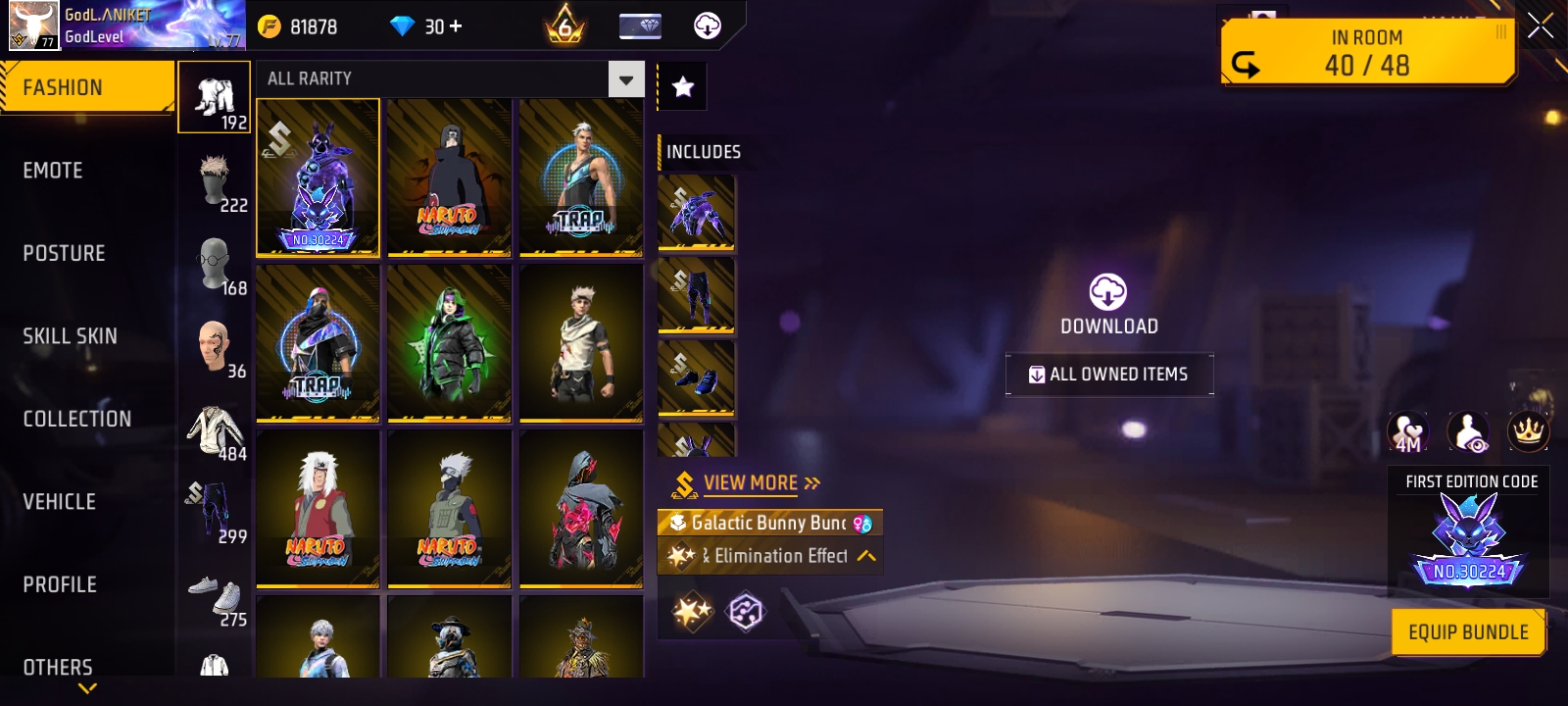Viewport: 1568px width, 706px height.
Task: Toggle the character preview eye icon
Action: (x=1466, y=432)
